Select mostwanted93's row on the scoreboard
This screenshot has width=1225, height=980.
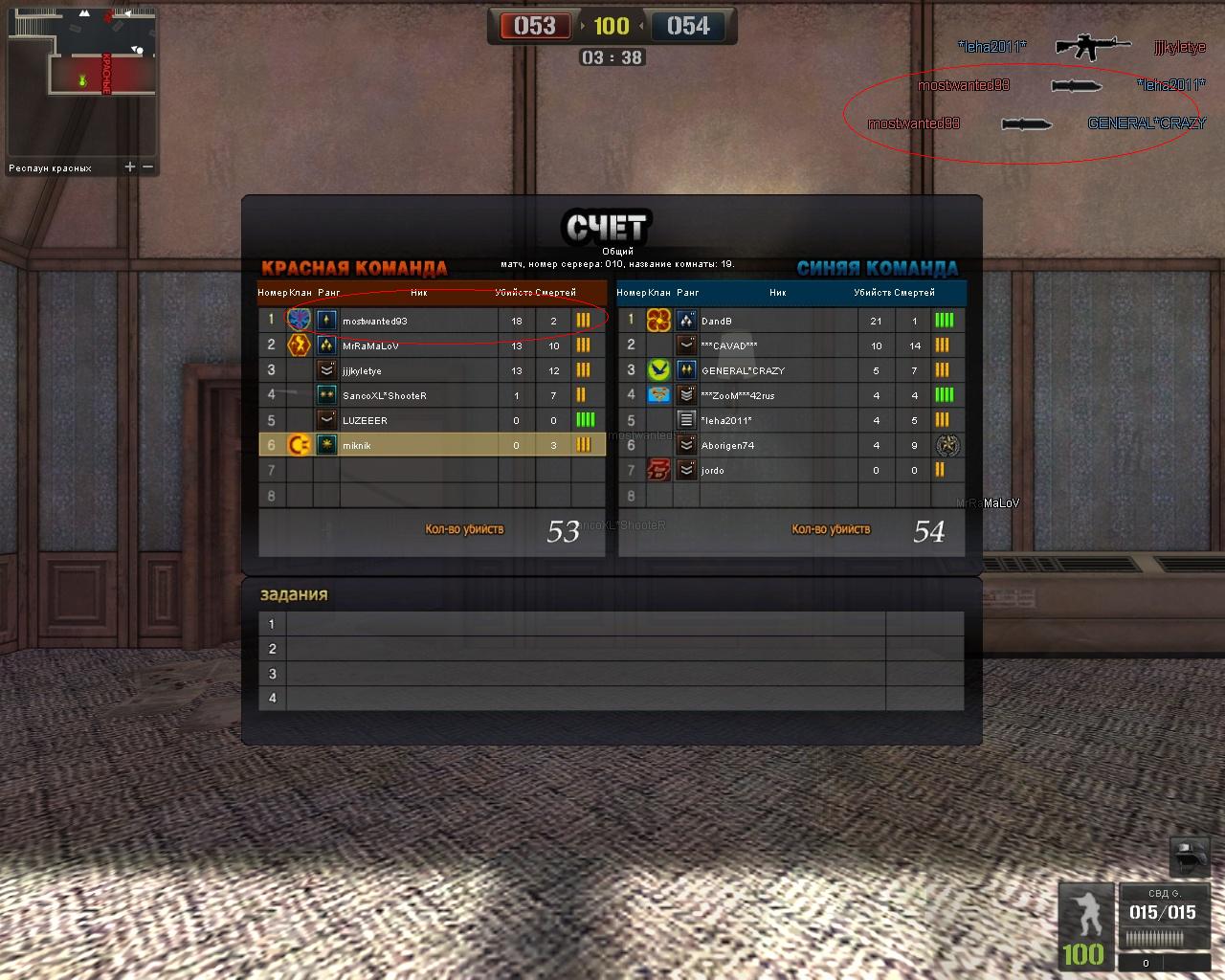tap(431, 321)
